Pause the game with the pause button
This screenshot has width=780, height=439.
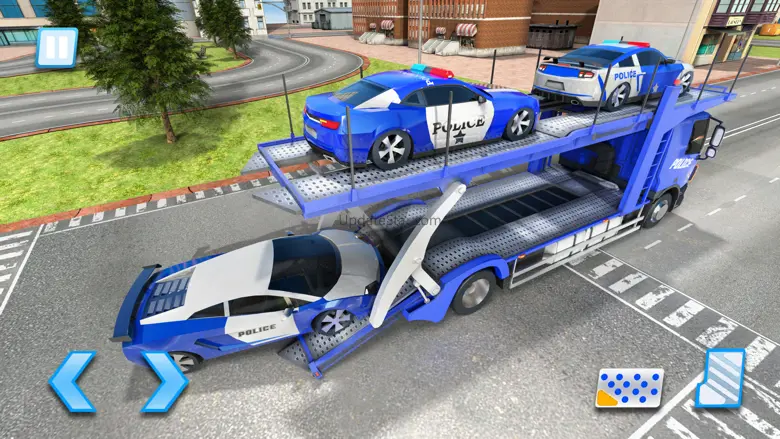pos(56,47)
